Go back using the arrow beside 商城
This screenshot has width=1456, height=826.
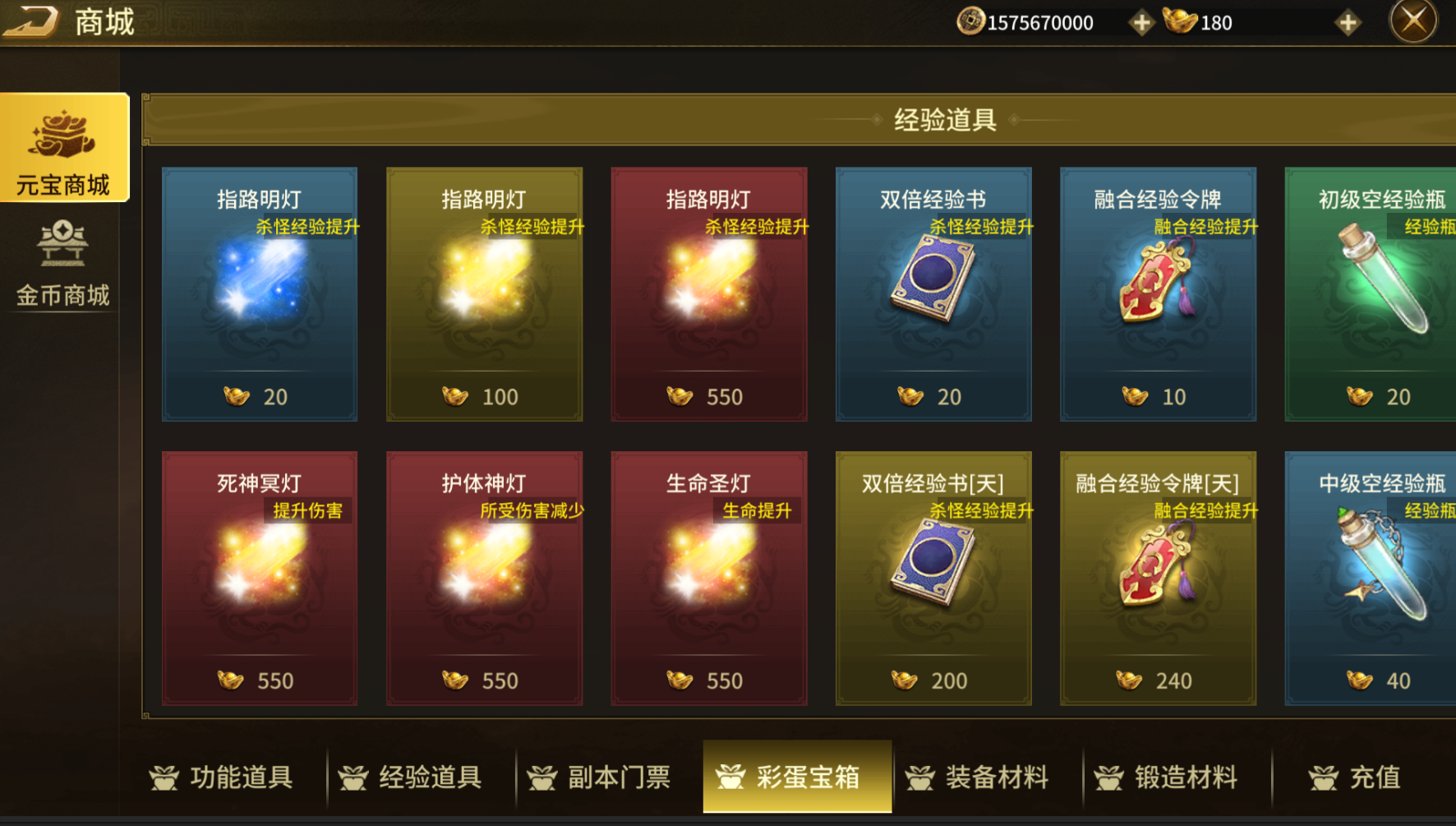click(31, 21)
